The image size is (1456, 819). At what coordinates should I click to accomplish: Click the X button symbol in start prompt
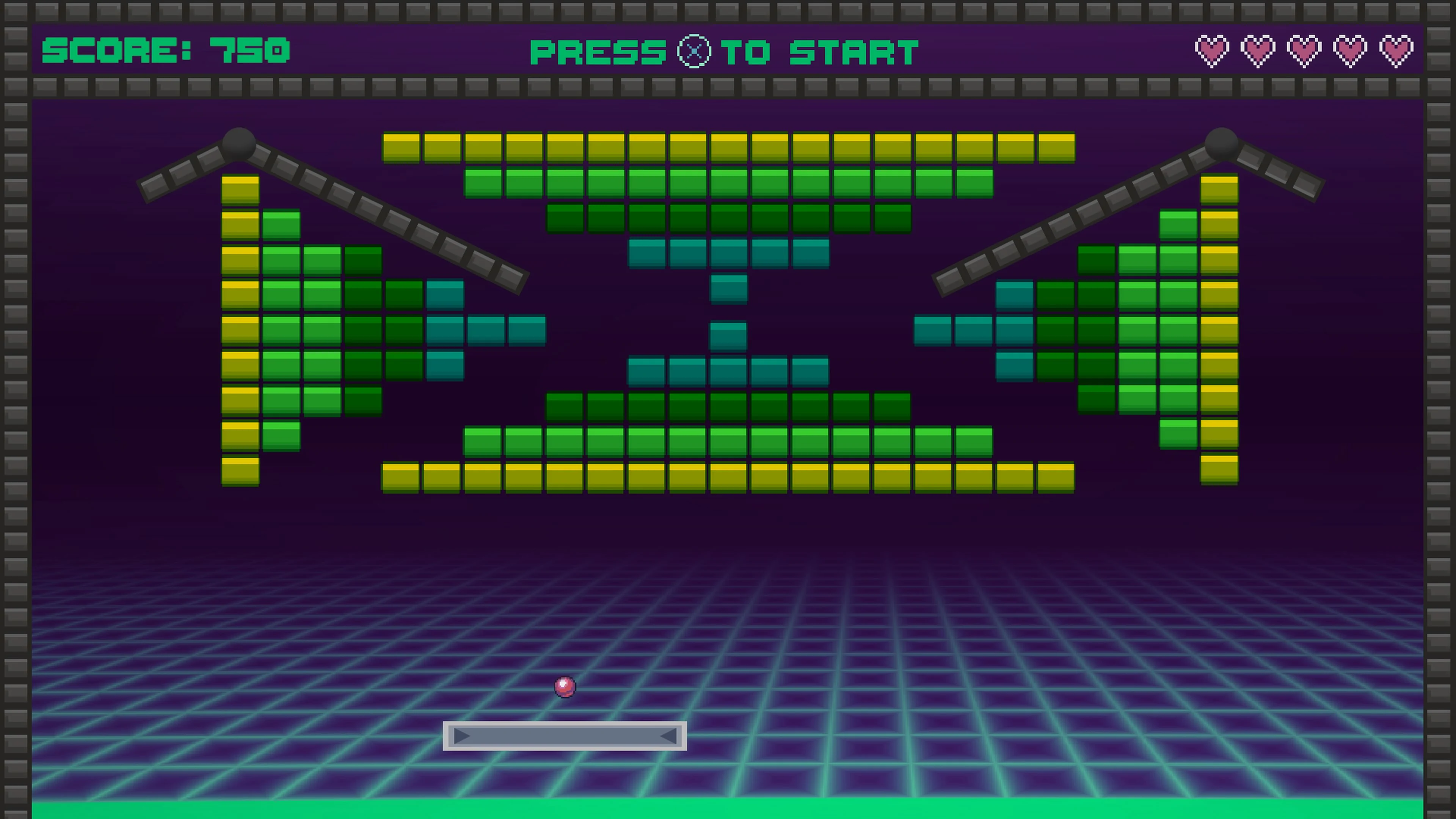point(694,52)
